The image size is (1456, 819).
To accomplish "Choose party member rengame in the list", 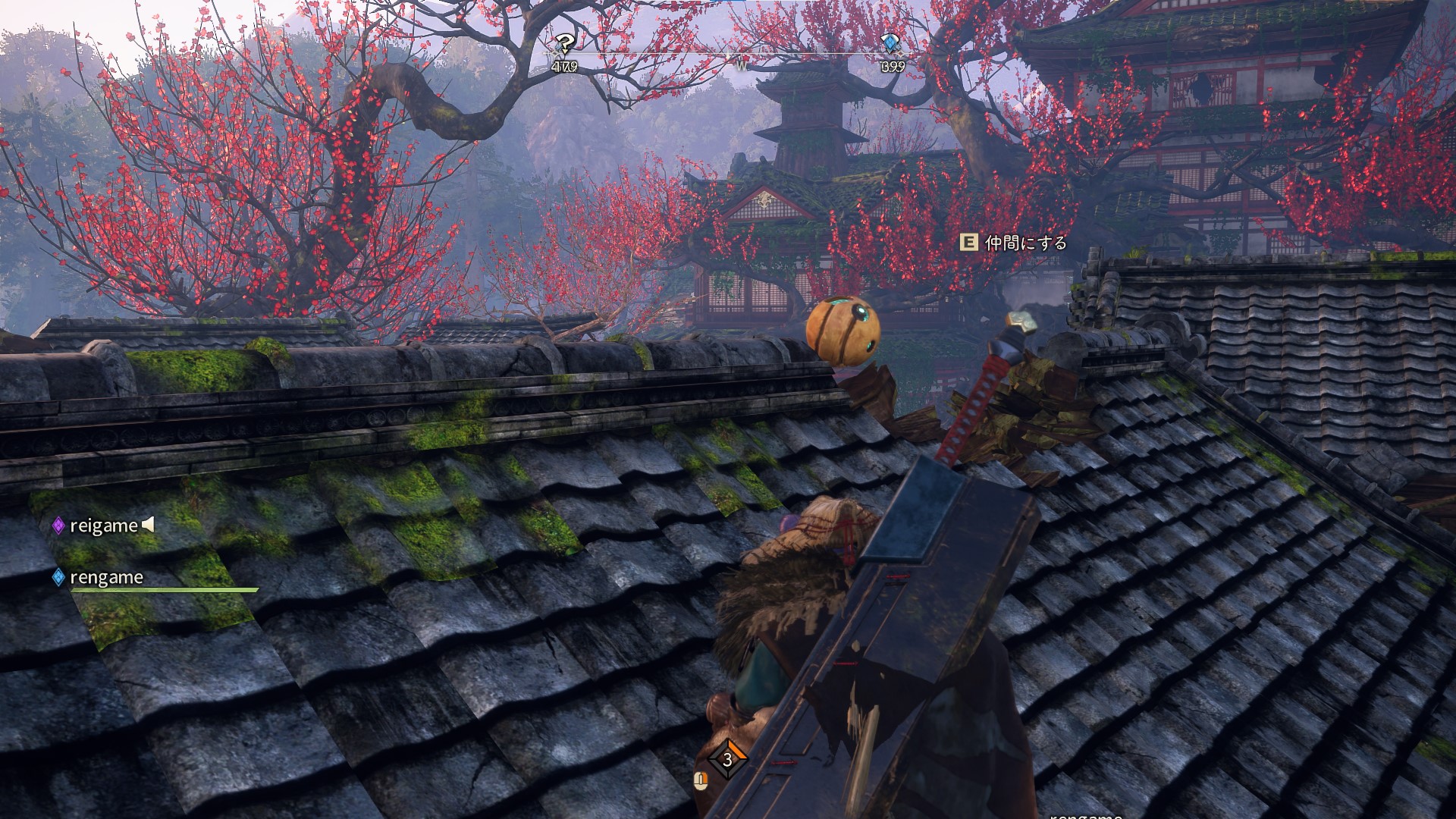I will (x=106, y=578).
